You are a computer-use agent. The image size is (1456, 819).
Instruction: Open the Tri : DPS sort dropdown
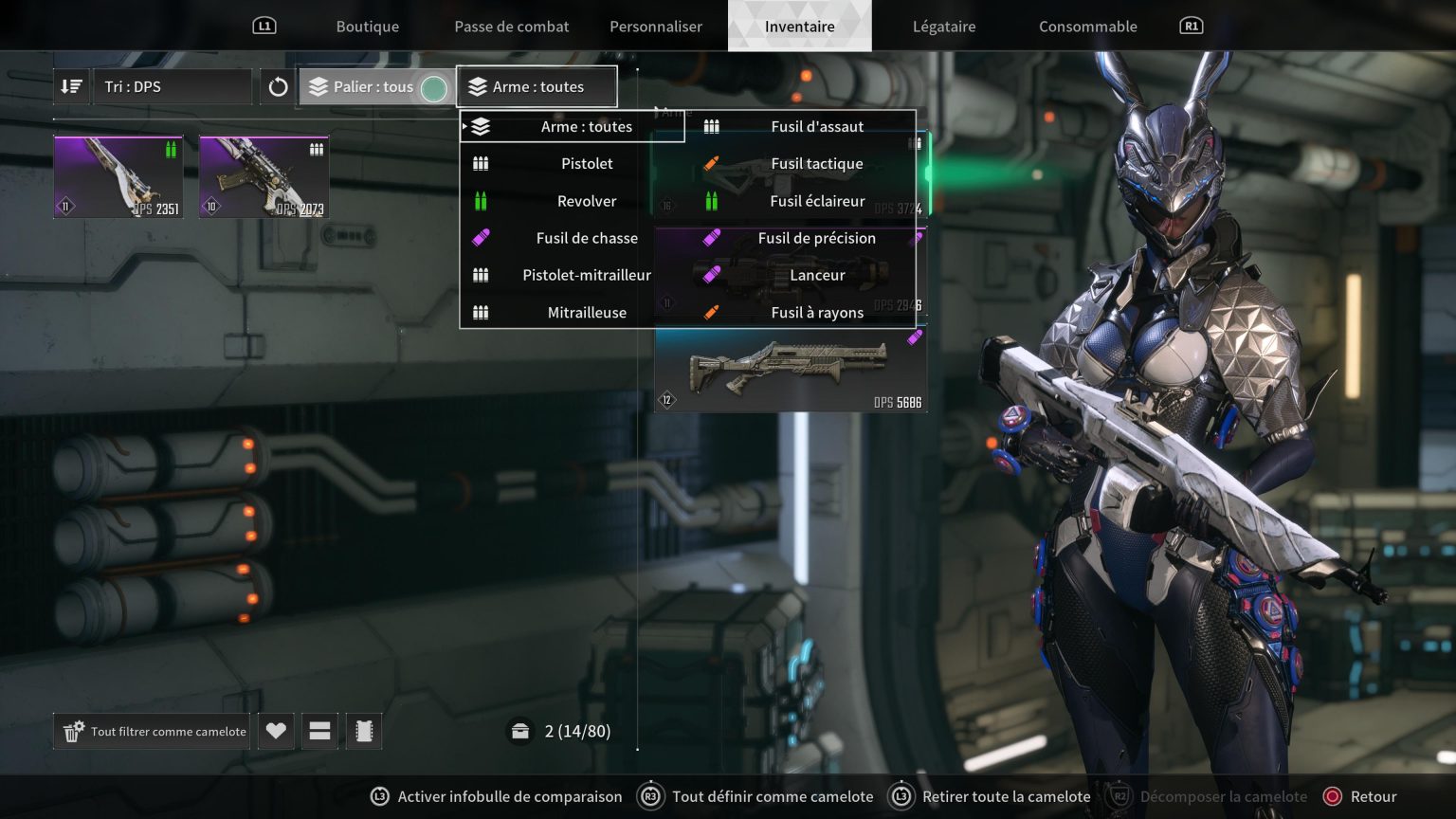click(x=172, y=86)
